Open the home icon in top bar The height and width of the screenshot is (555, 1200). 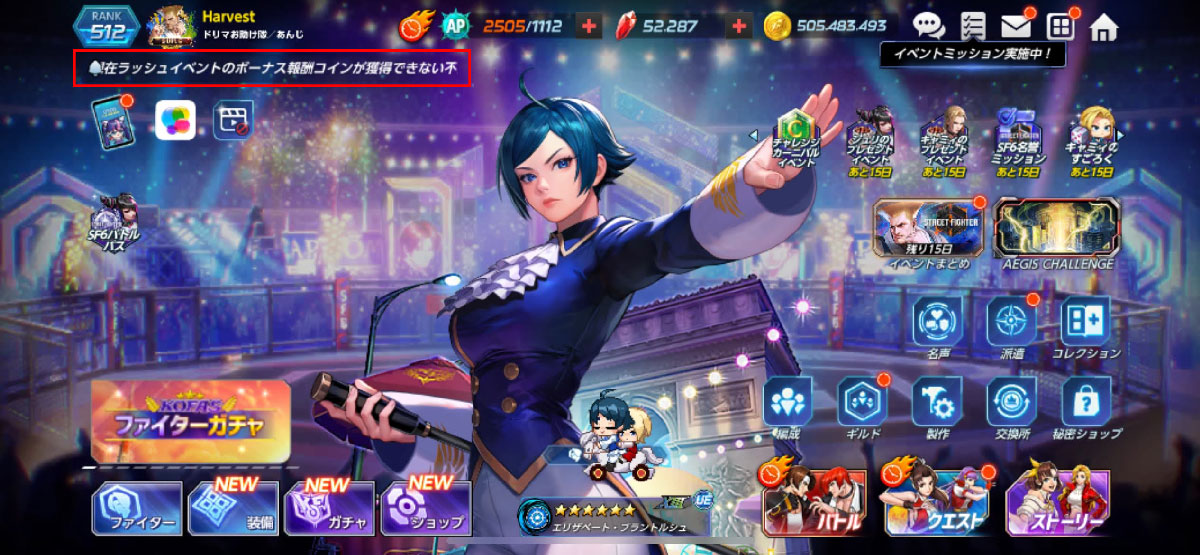coord(1103,25)
